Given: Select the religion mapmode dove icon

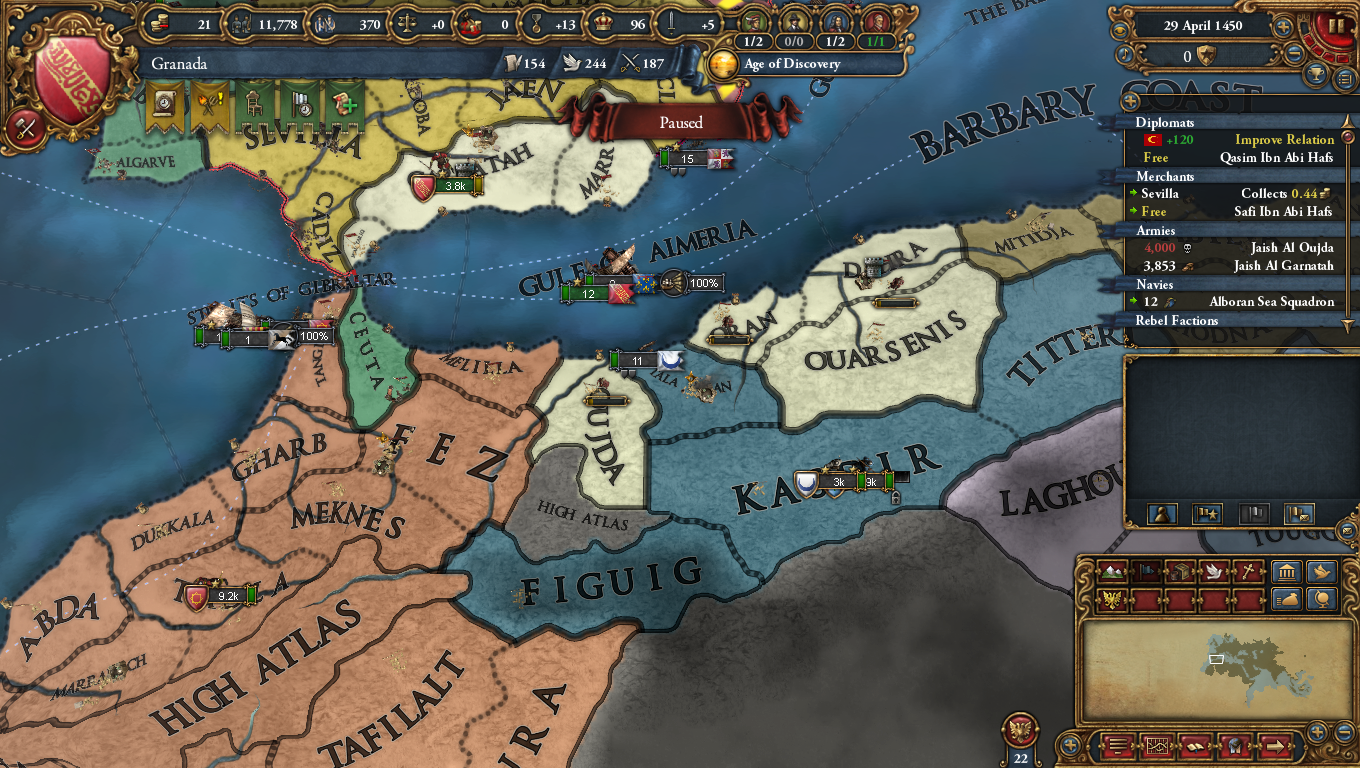Looking at the screenshot, I should click(x=1212, y=572).
